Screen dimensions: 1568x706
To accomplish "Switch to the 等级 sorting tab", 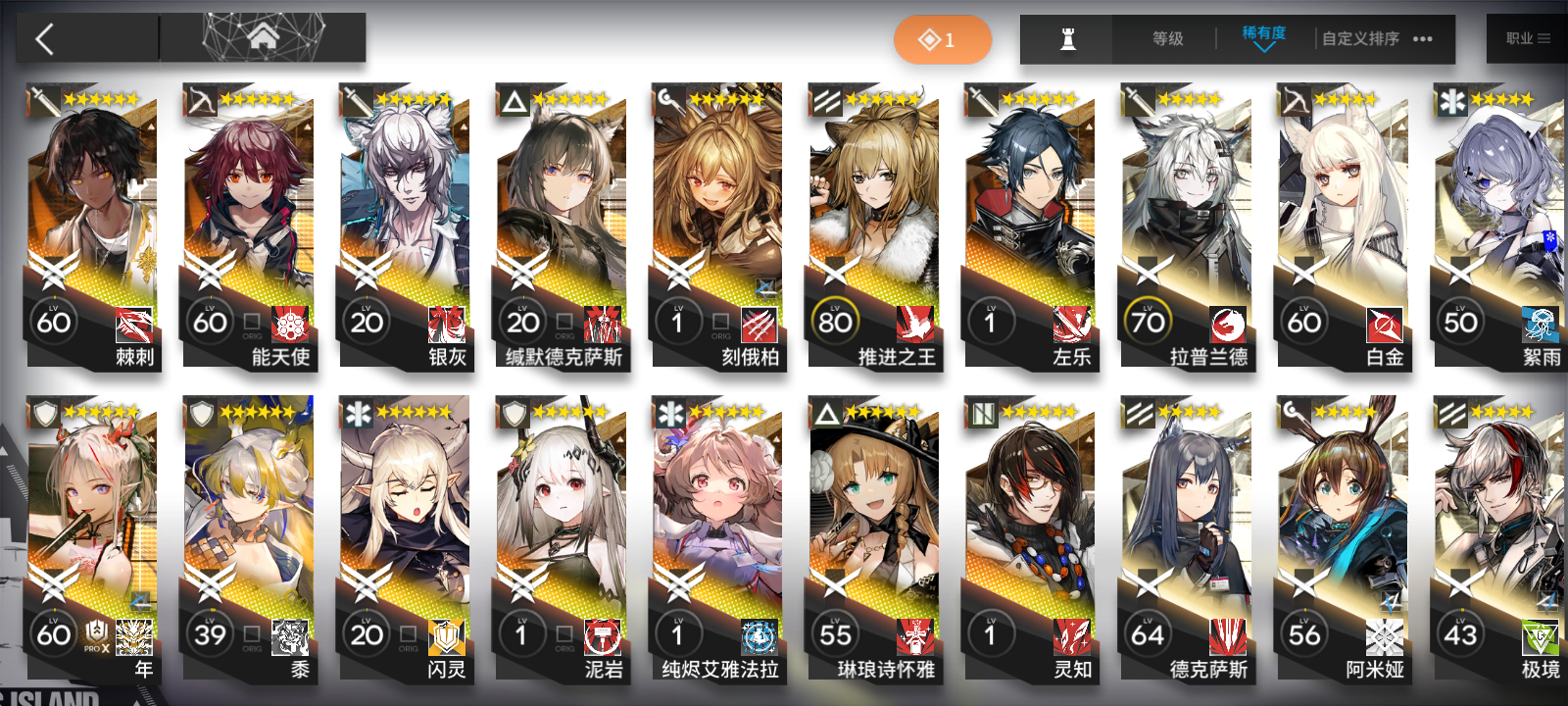I will pos(1167,39).
